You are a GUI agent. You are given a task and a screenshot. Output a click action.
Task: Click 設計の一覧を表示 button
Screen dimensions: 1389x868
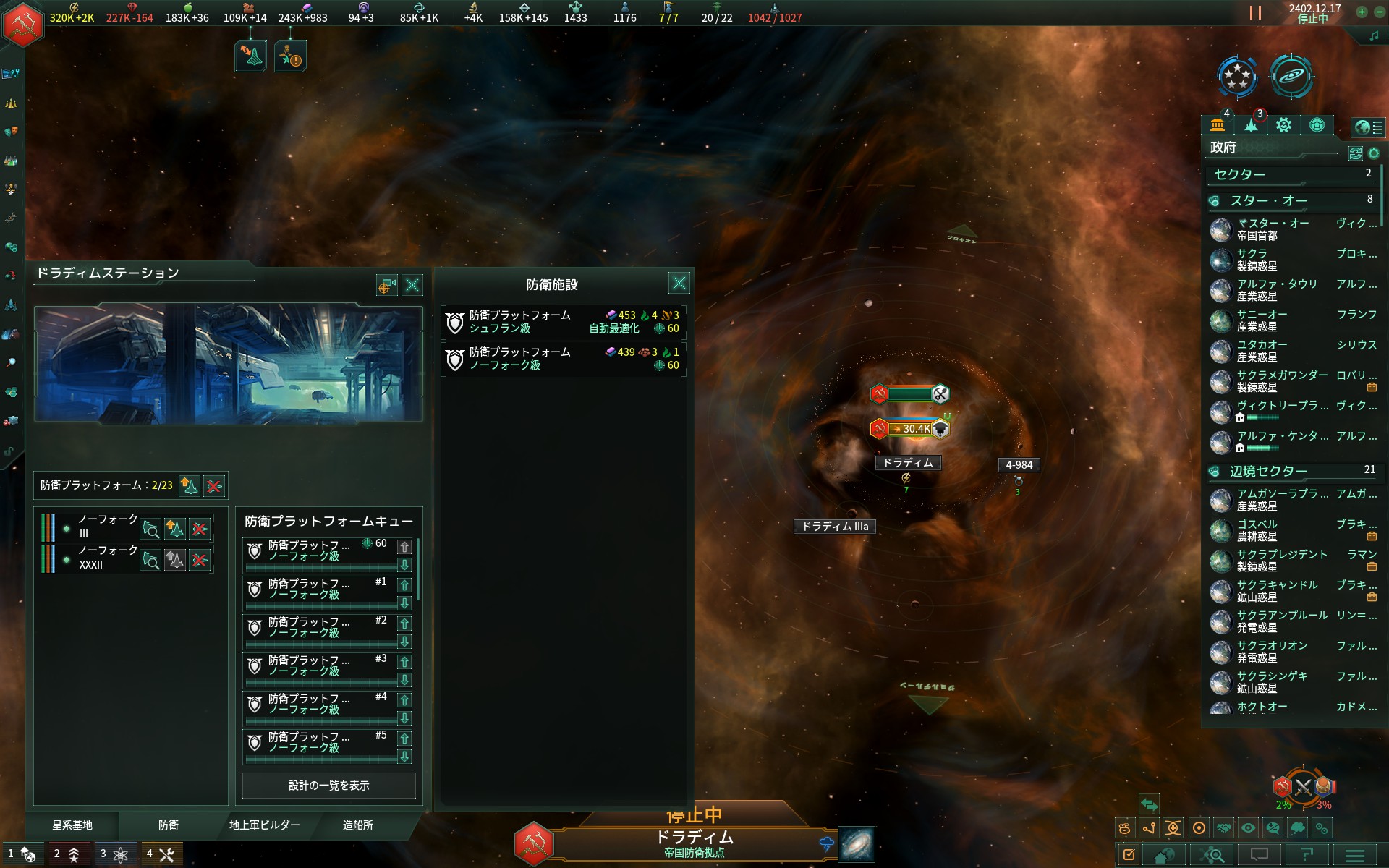[x=328, y=786]
